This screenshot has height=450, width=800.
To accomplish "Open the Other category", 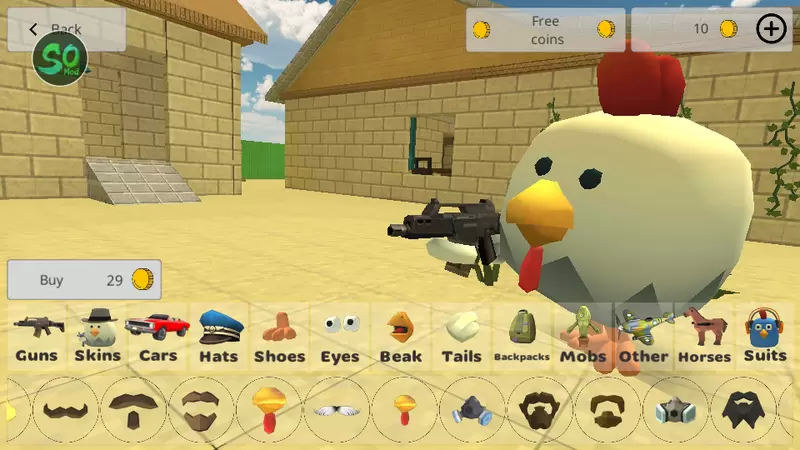I will tap(643, 337).
